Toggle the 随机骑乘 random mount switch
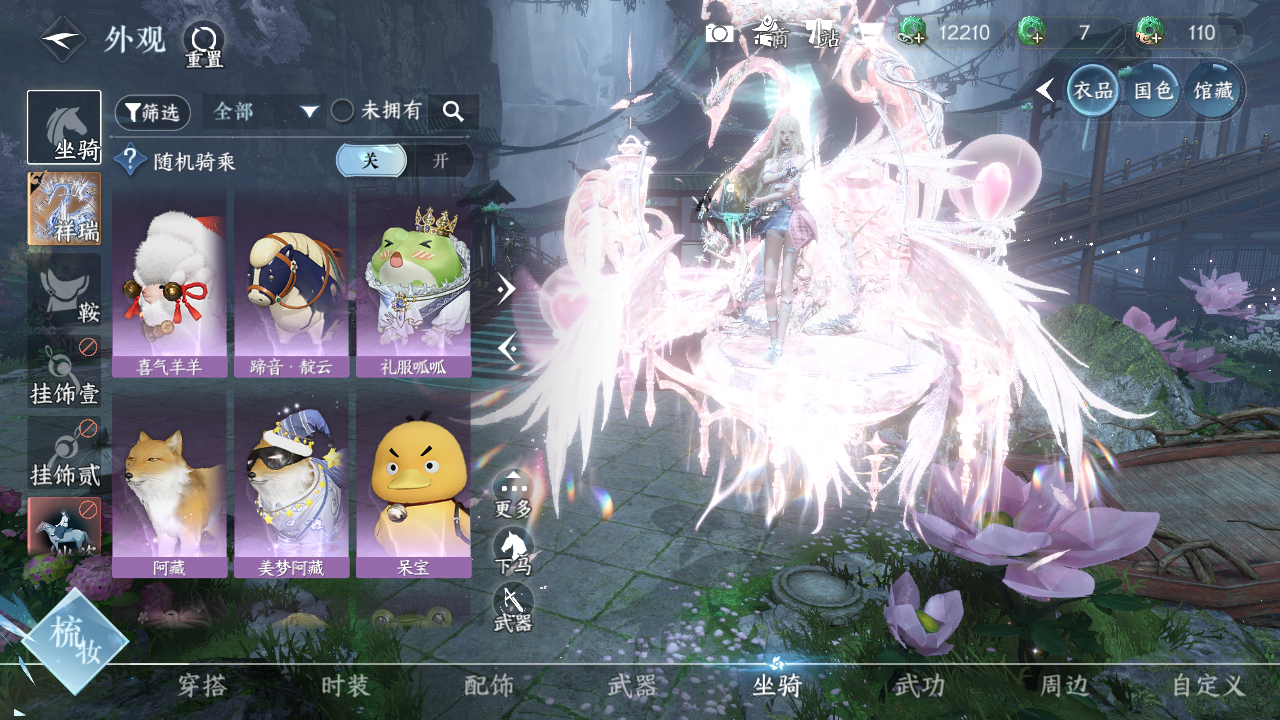This screenshot has height=720, width=1280. (404, 160)
